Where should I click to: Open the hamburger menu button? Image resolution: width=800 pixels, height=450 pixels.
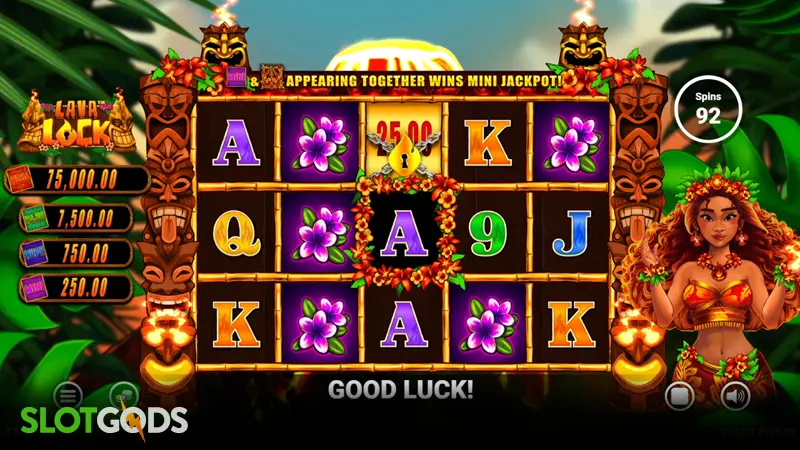[68, 394]
